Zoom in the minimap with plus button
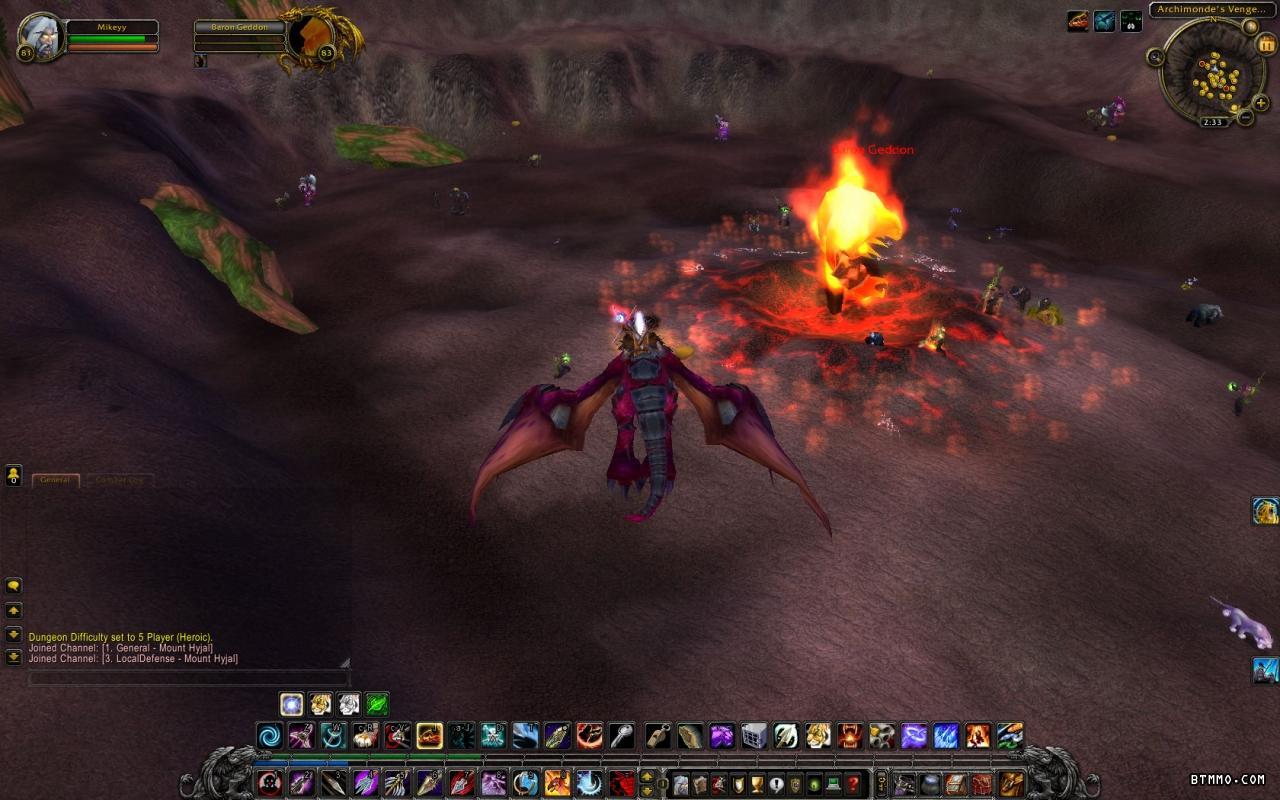 tap(1260, 103)
